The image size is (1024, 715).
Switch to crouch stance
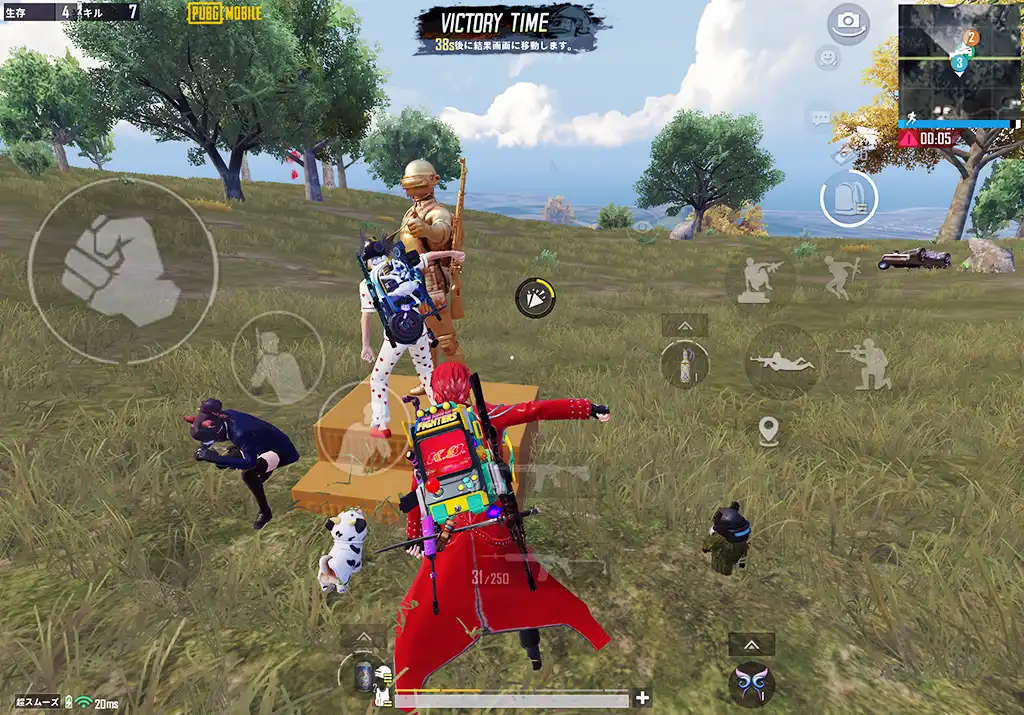coord(865,364)
